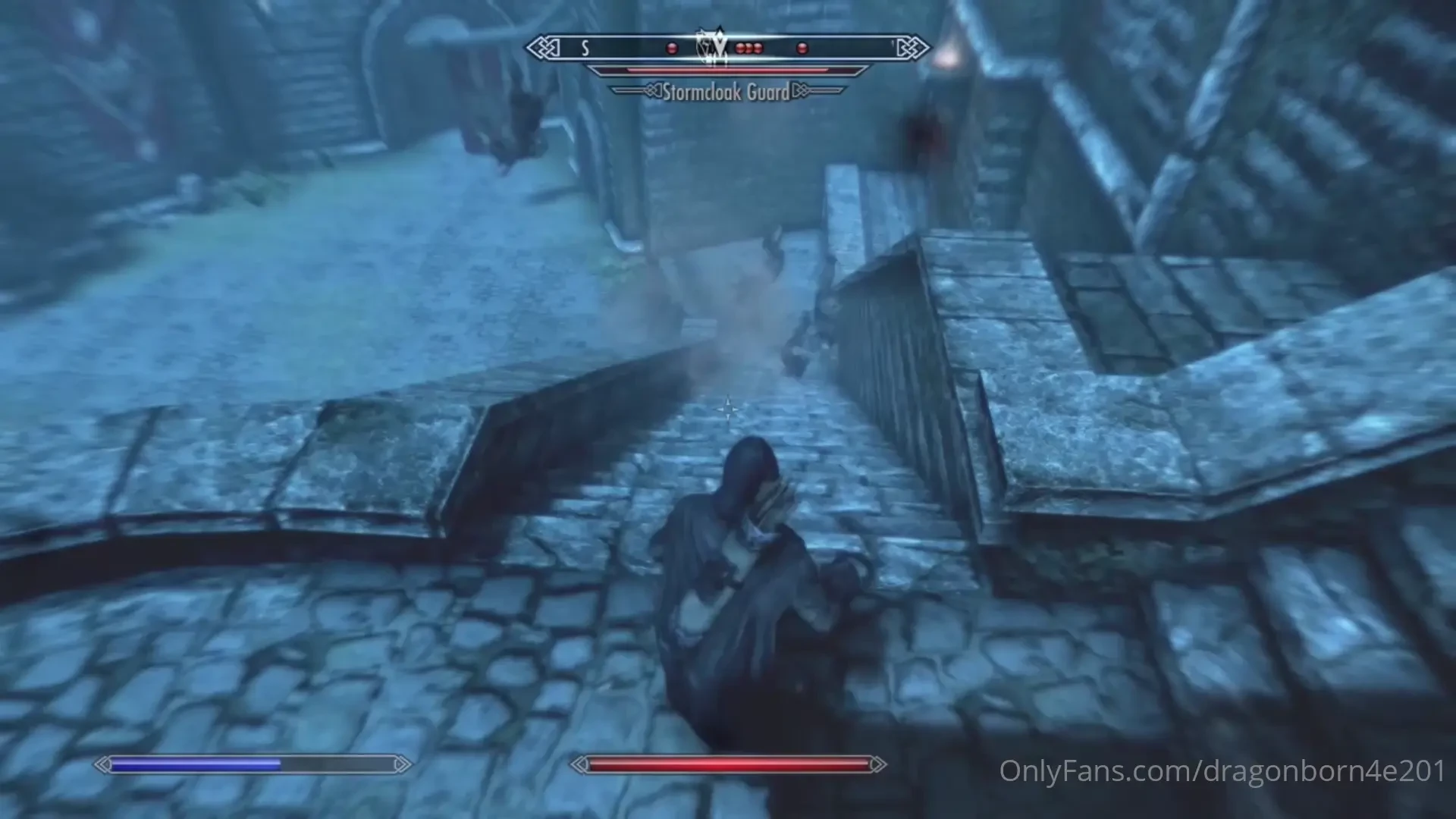Select the rightmost red enemy marker on the compass
Screen dimensions: 1456x819
tap(802, 48)
